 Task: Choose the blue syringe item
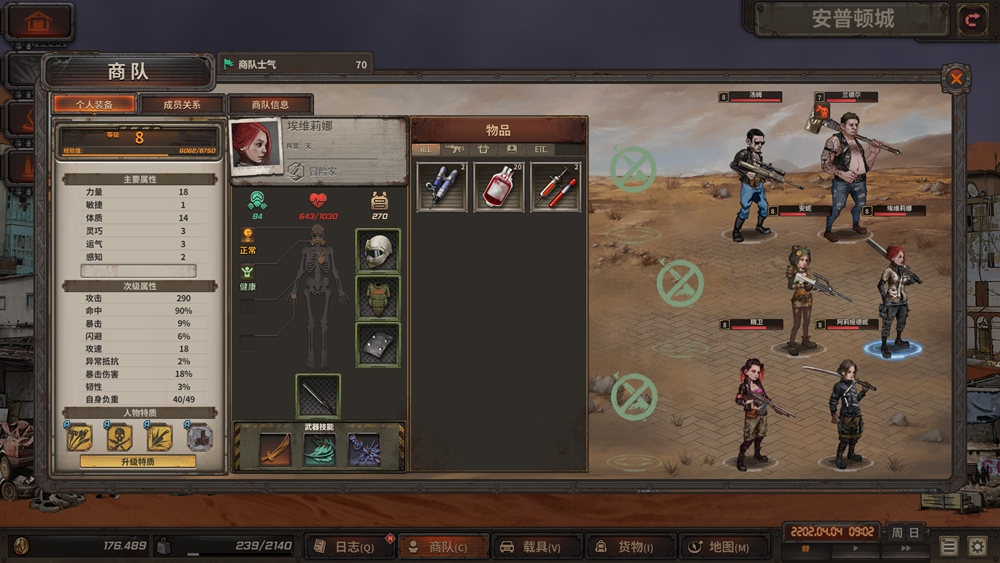click(x=441, y=186)
